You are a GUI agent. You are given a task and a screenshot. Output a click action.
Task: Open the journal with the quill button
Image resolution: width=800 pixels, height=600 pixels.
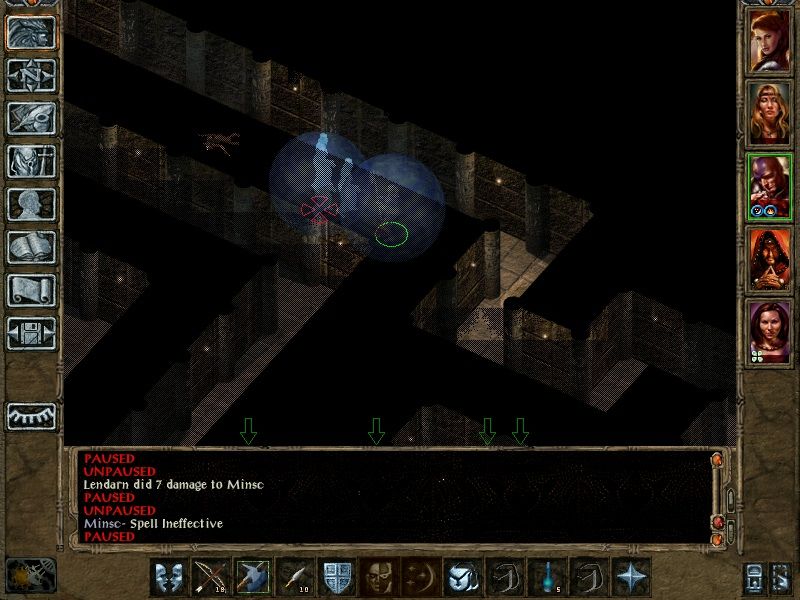pos(31,118)
